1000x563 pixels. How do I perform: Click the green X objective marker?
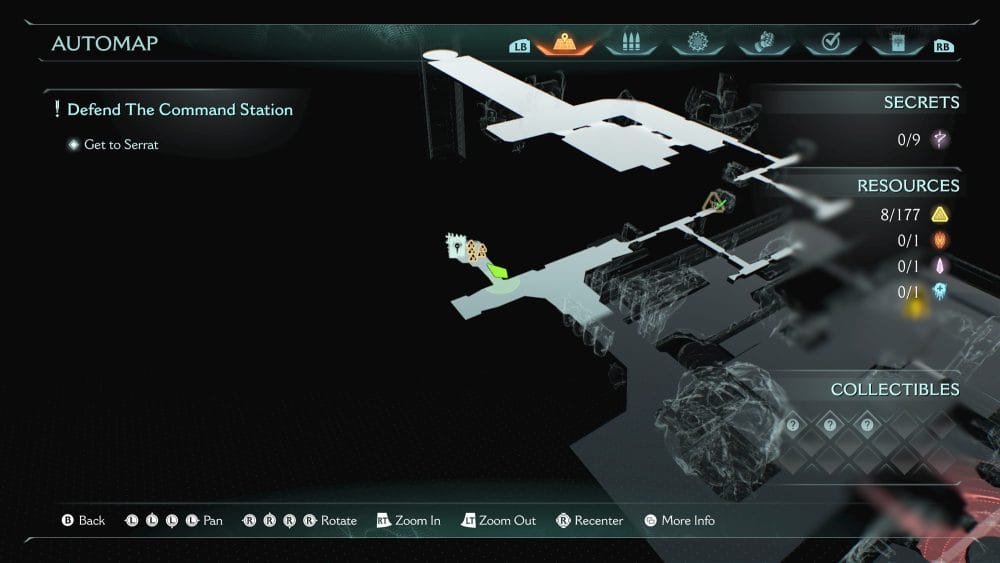point(719,204)
